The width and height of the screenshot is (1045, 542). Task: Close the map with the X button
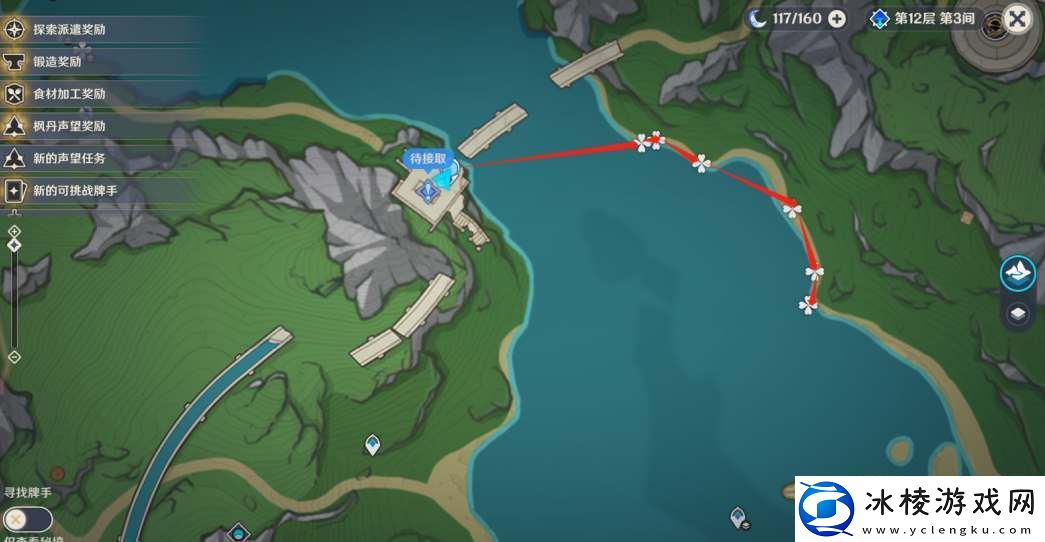coord(1017,19)
